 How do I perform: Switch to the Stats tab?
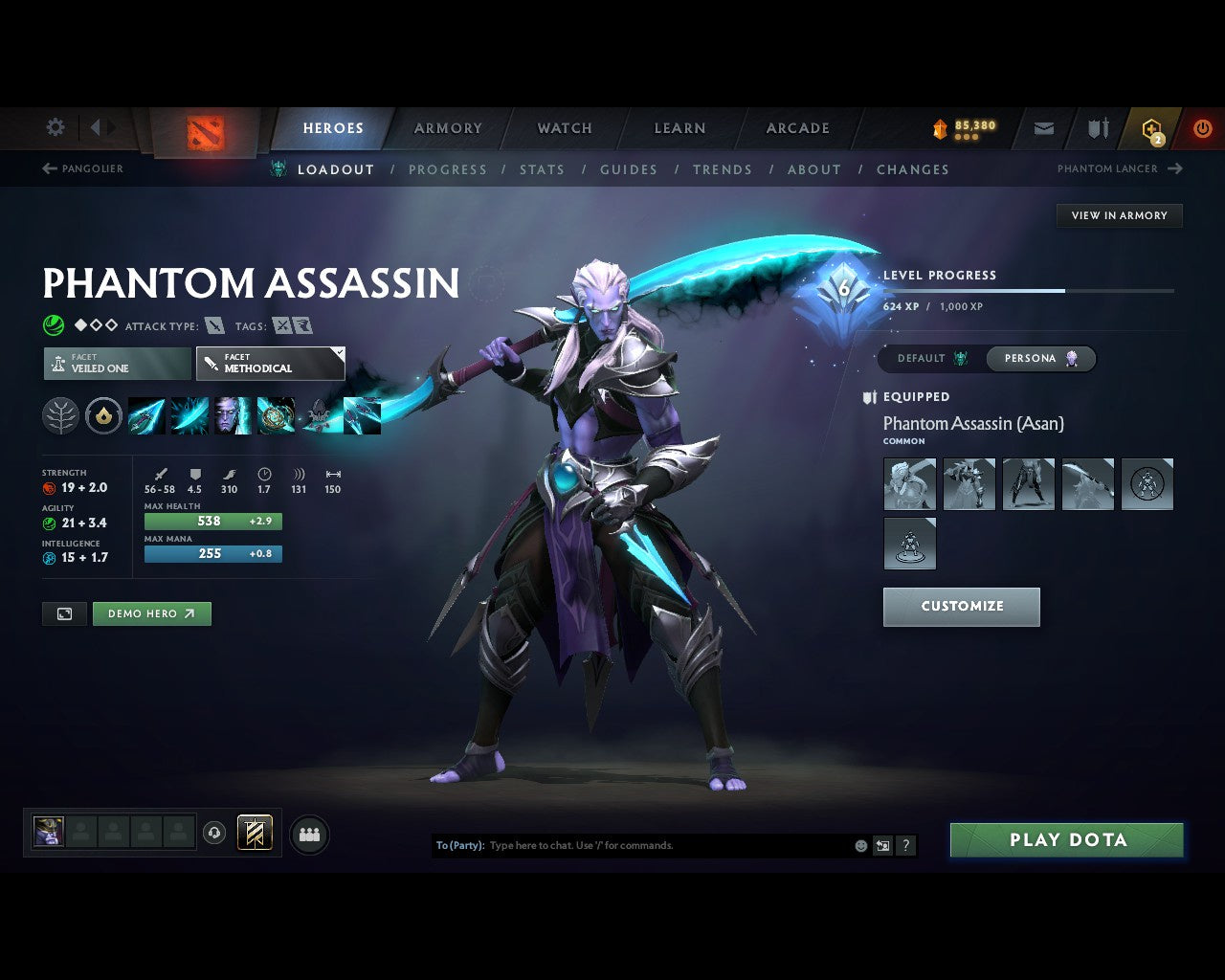coord(542,169)
